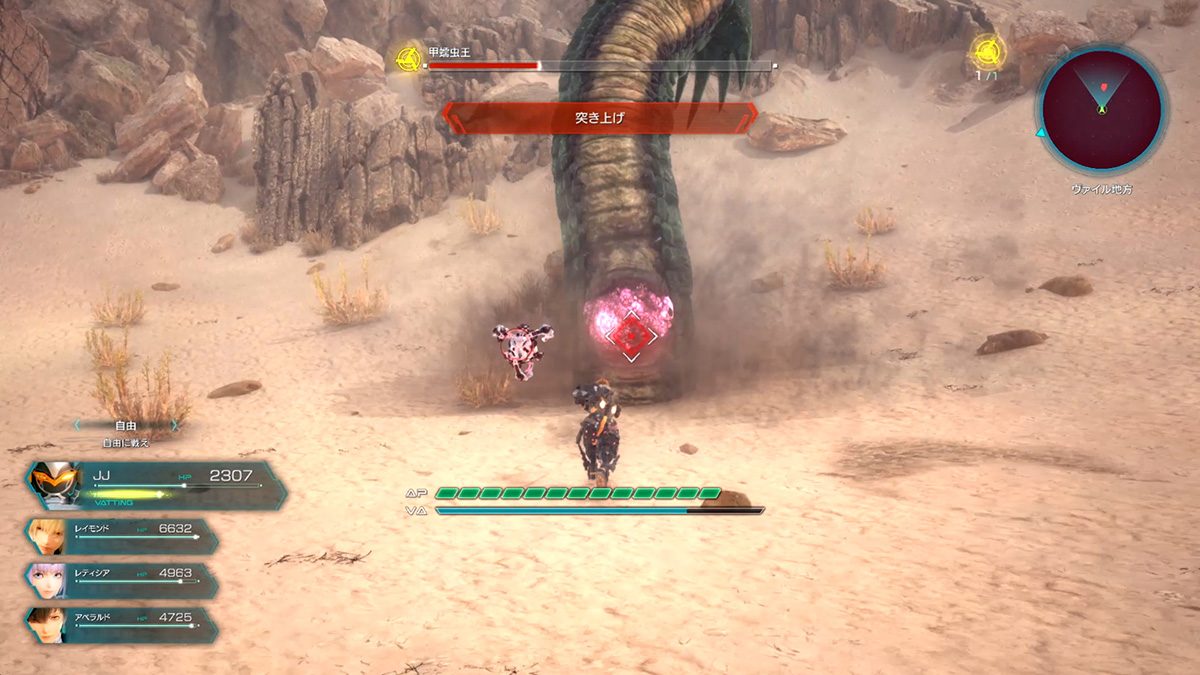Select レティシア's party panel
This screenshot has height=675, width=1200.
[x=122, y=581]
